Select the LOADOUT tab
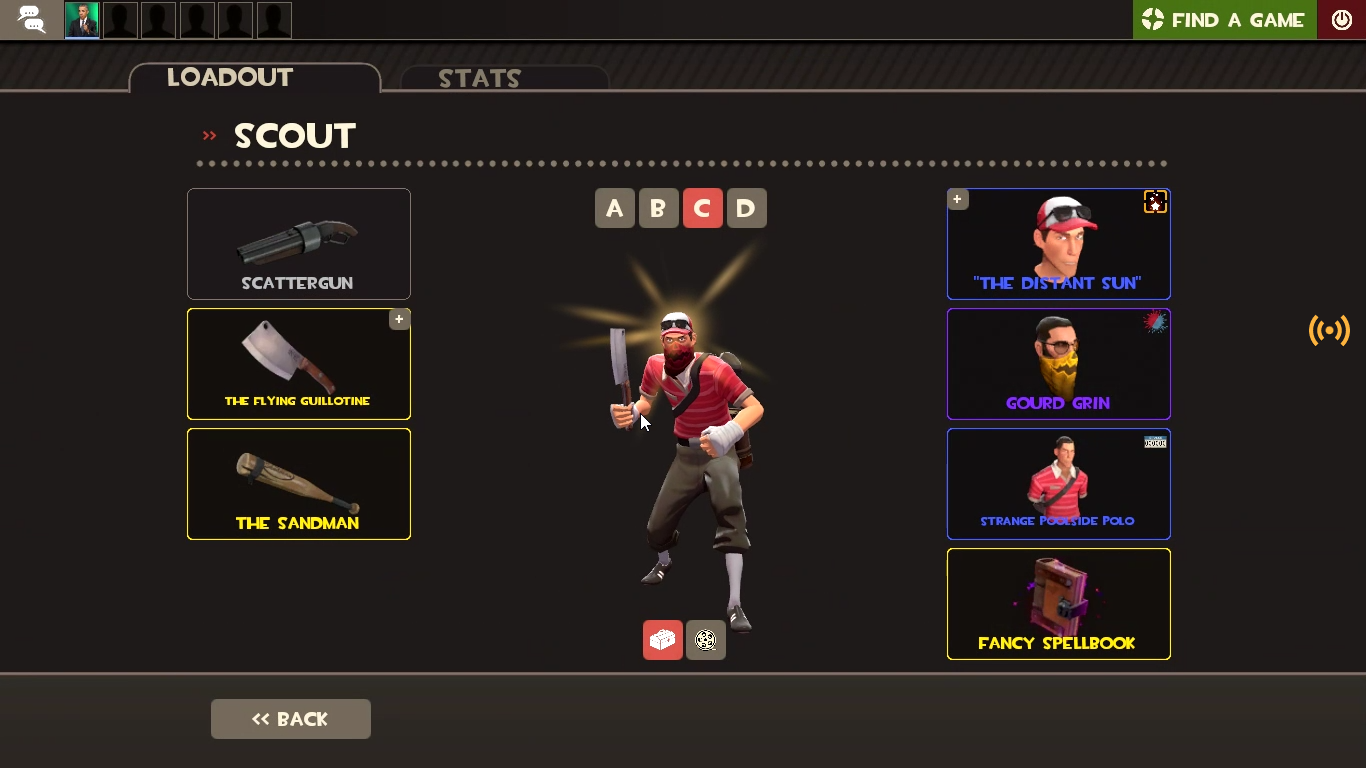This screenshot has height=768, width=1366. pyautogui.click(x=230, y=77)
